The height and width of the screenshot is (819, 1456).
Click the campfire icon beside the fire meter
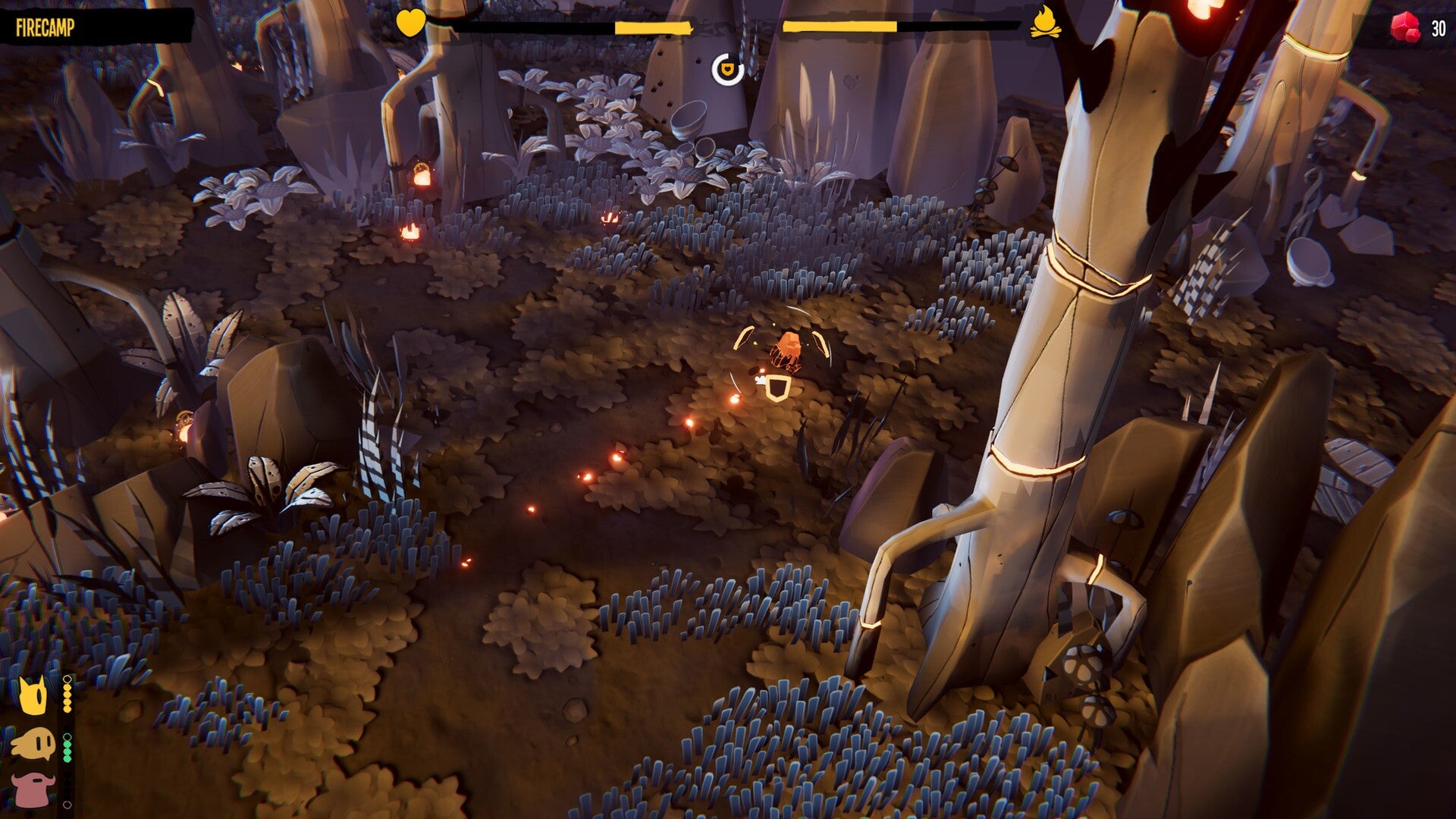click(1048, 23)
